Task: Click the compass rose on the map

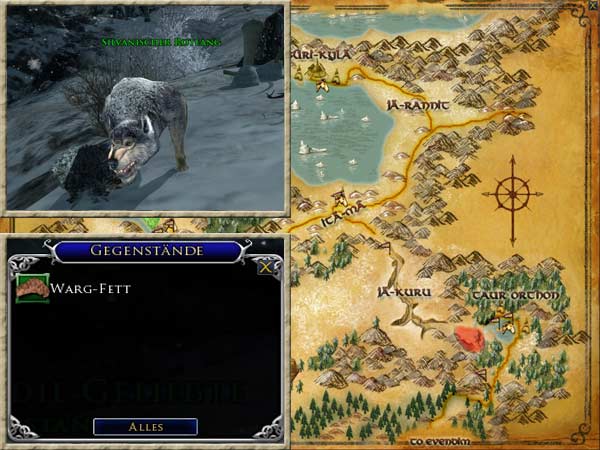Action: [x=512, y=191]
